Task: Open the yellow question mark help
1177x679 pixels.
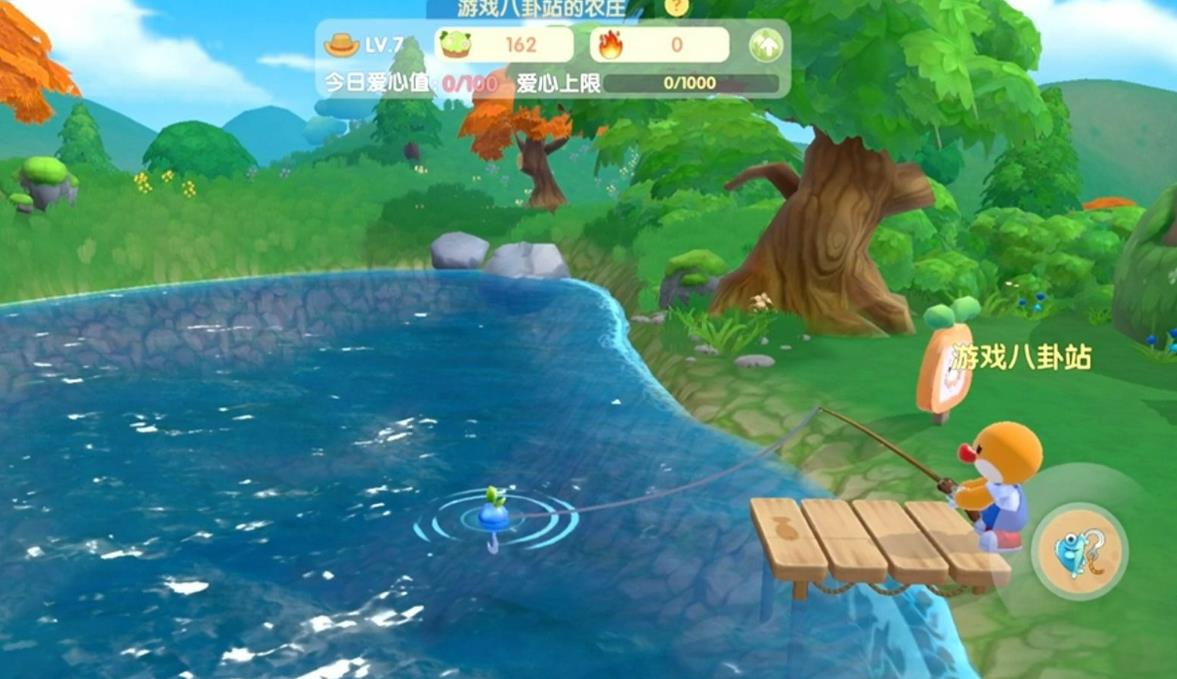Action: pos(677,7)
